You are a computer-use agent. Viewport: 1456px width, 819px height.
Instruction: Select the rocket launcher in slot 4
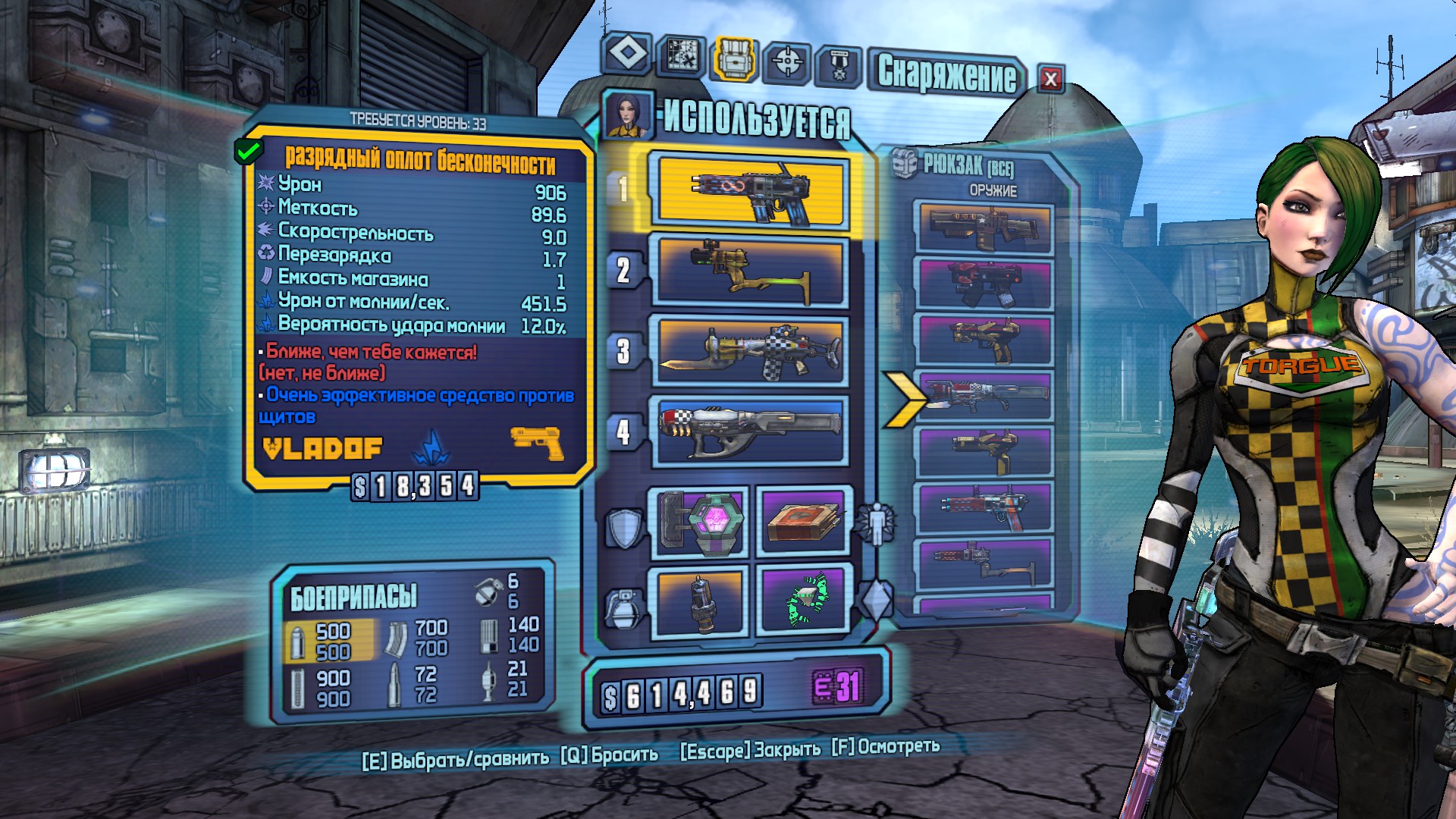751,431
